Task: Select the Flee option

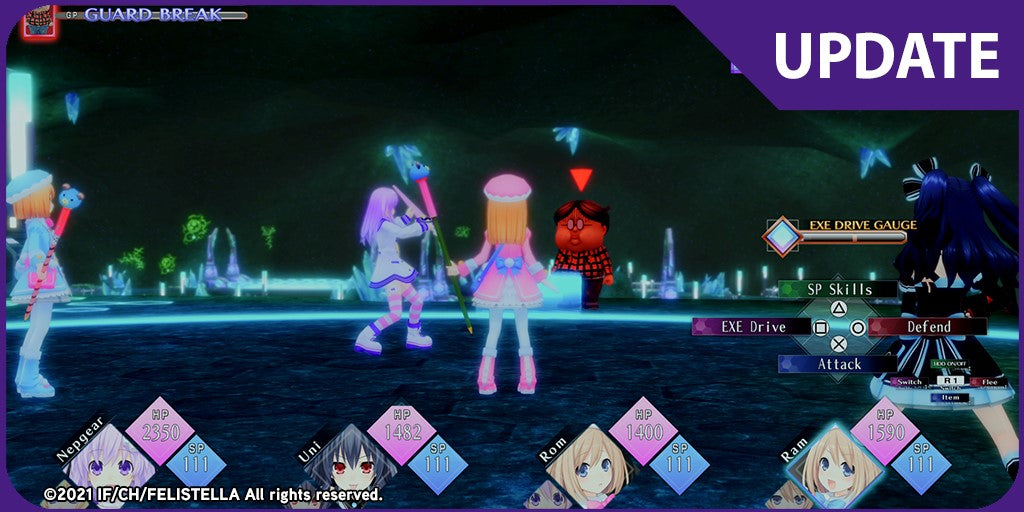Action: (x=989, y=382)
